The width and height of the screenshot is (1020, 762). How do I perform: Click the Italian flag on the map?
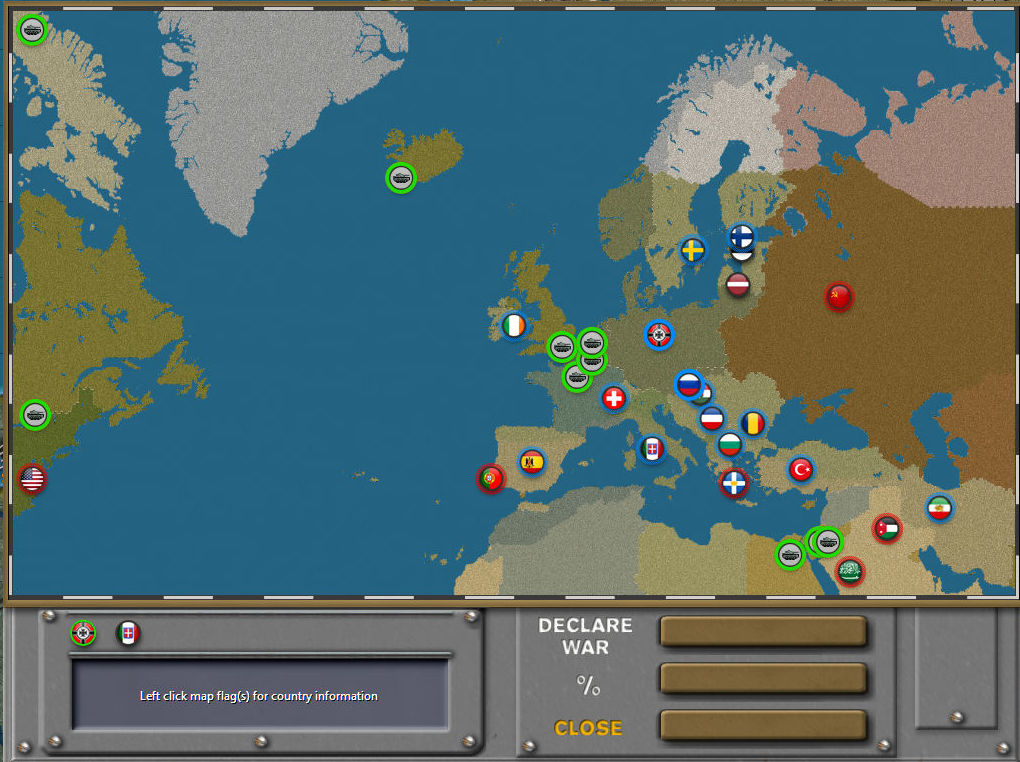pyautogui.click(x=652, y=449)
